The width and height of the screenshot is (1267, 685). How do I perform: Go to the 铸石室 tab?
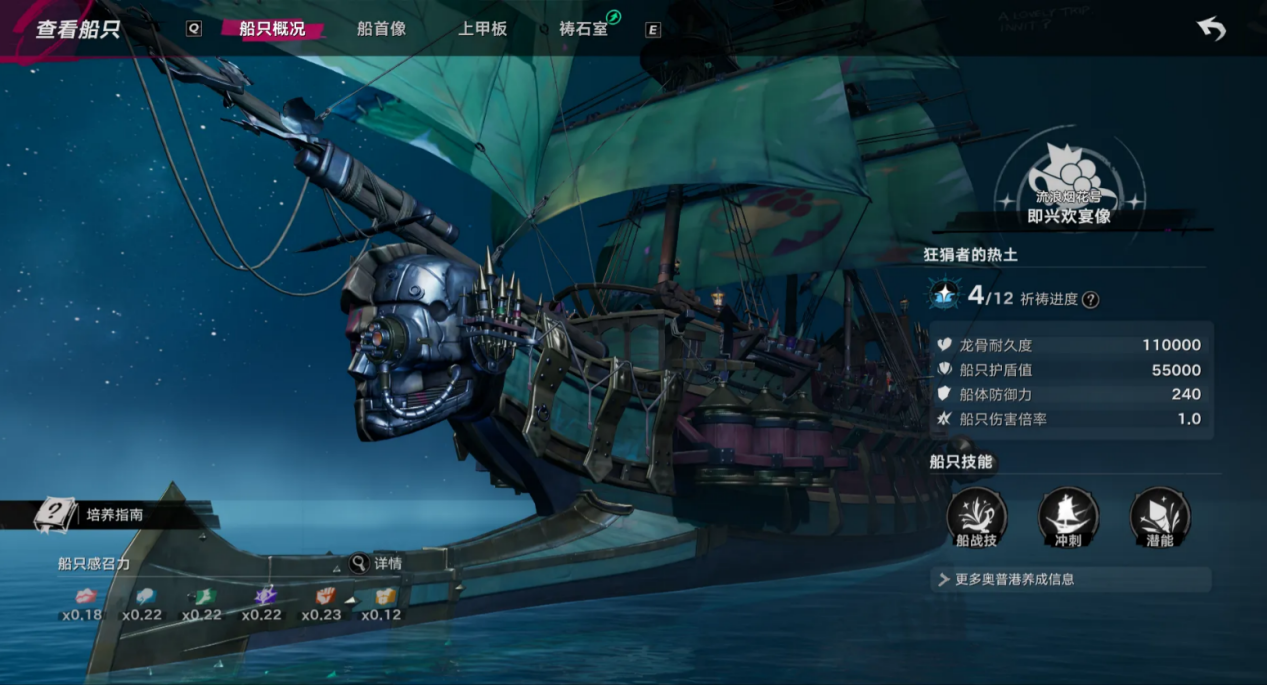(x=584, y=29)
